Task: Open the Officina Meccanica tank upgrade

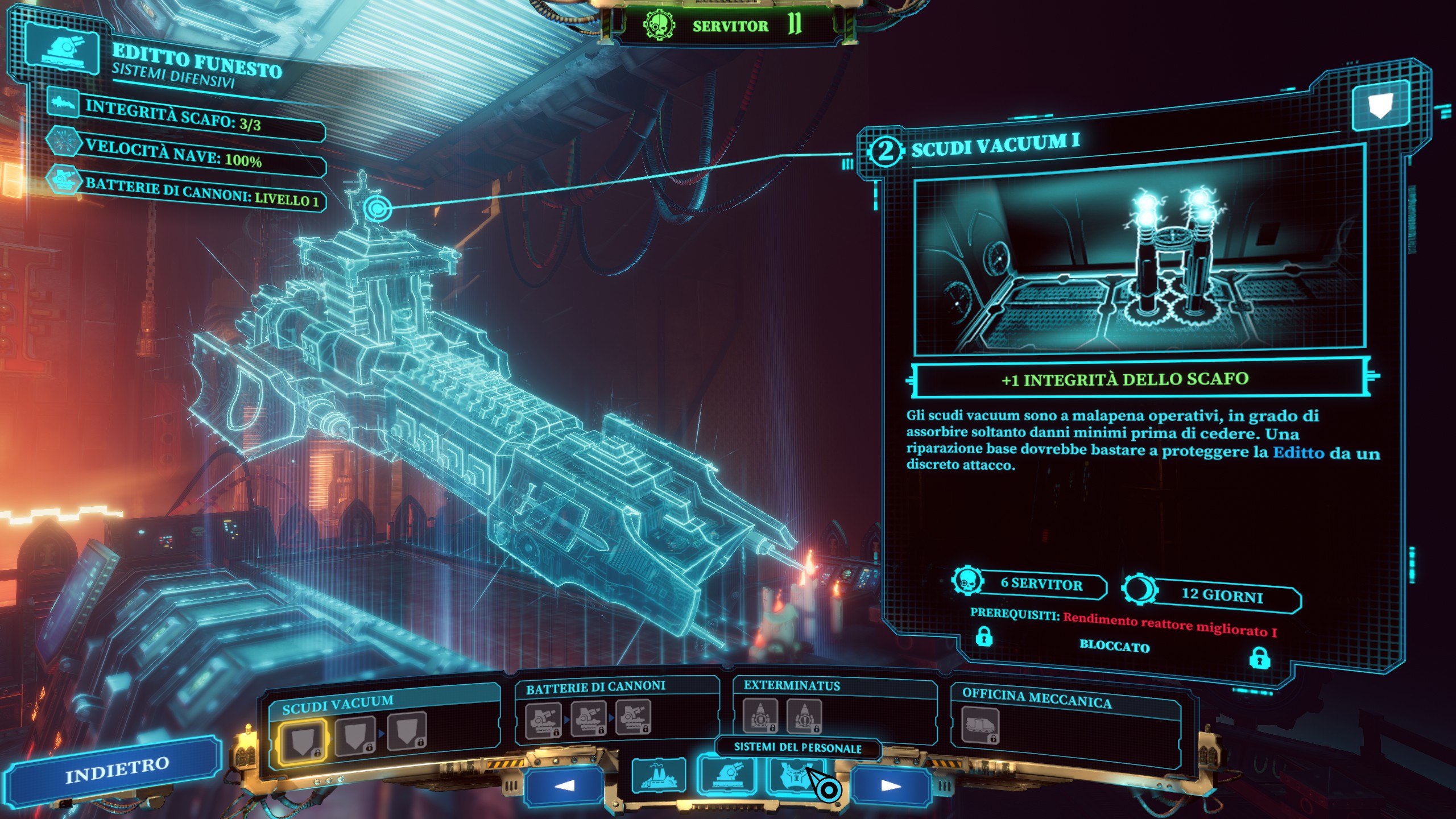Action: click(980, 726)
